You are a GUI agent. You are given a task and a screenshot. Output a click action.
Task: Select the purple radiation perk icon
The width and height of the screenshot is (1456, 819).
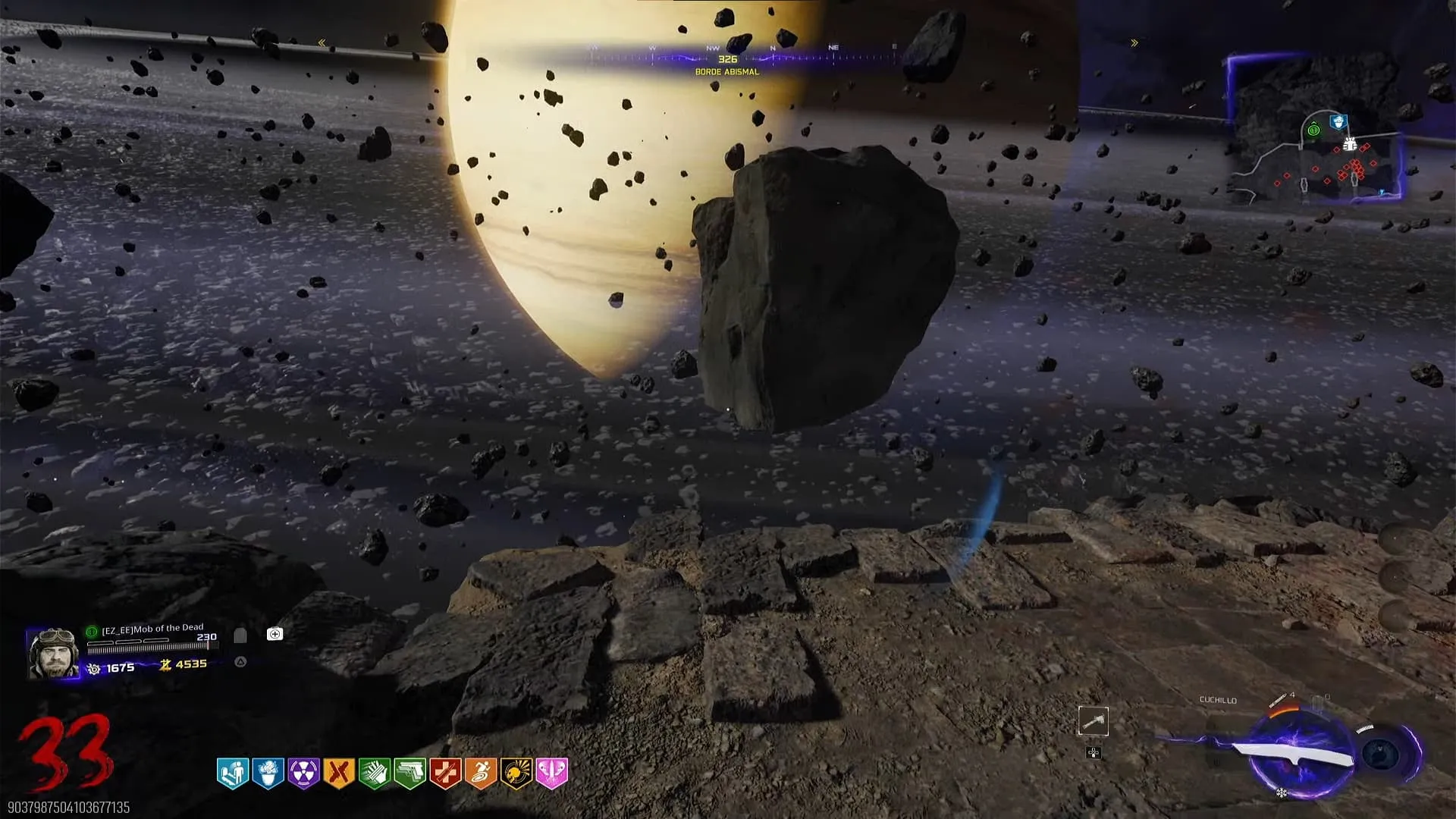(303, 773)
